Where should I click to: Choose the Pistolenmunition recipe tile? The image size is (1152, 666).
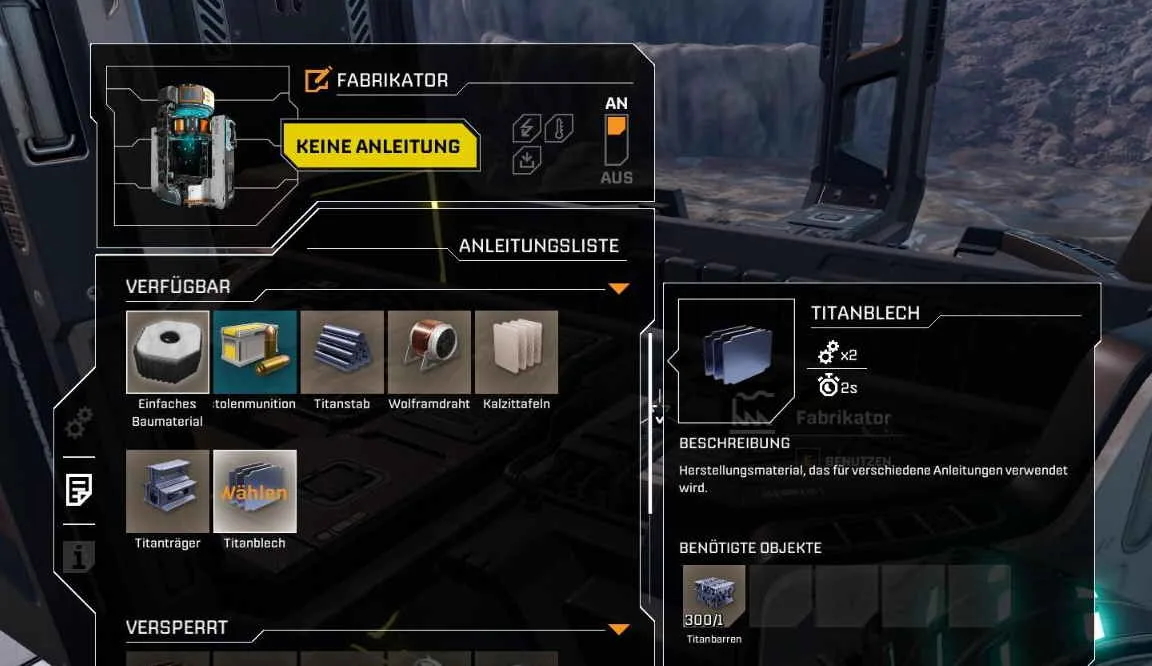click(255, 351)
